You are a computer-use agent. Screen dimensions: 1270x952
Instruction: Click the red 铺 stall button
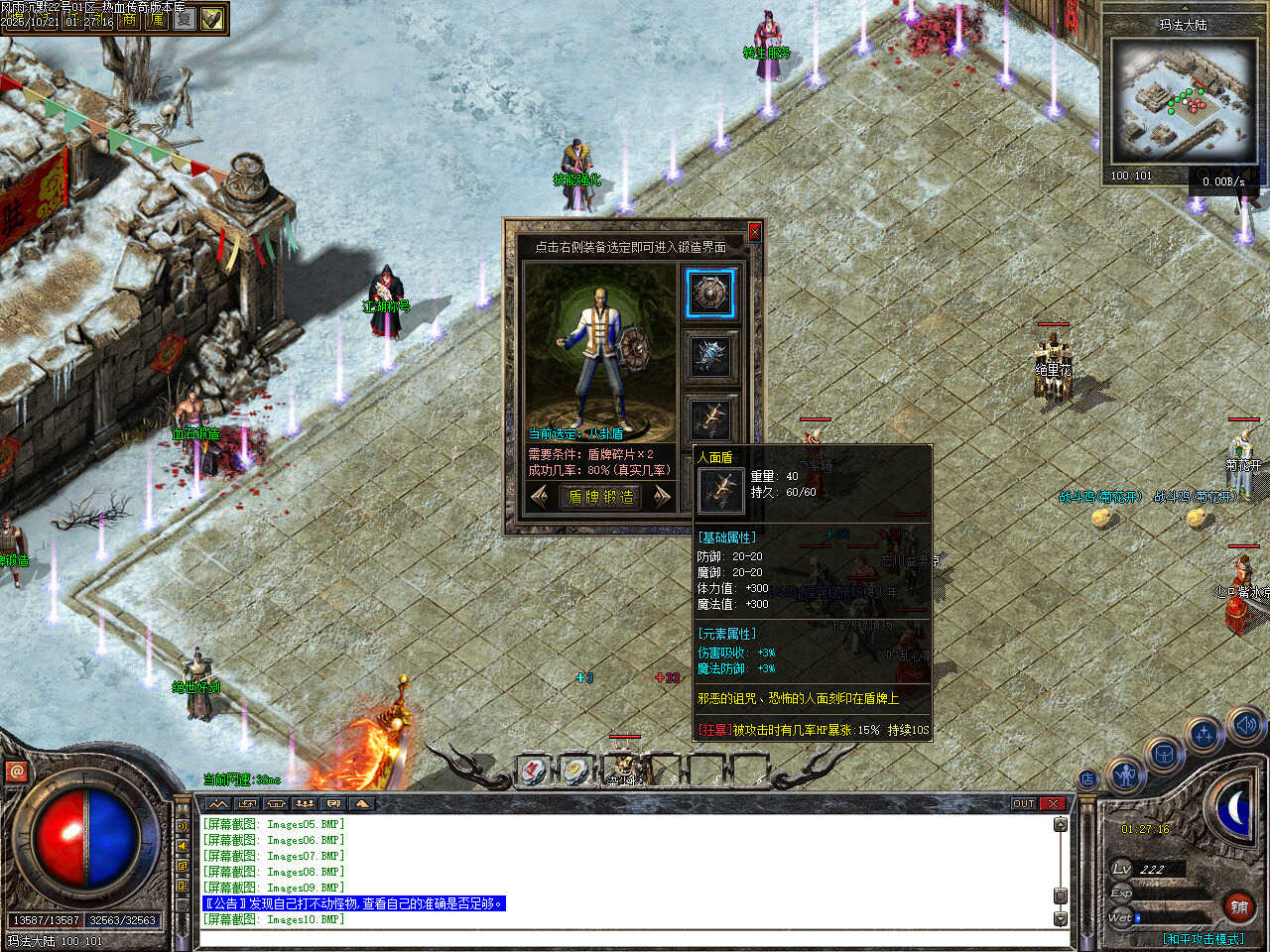1239,906
